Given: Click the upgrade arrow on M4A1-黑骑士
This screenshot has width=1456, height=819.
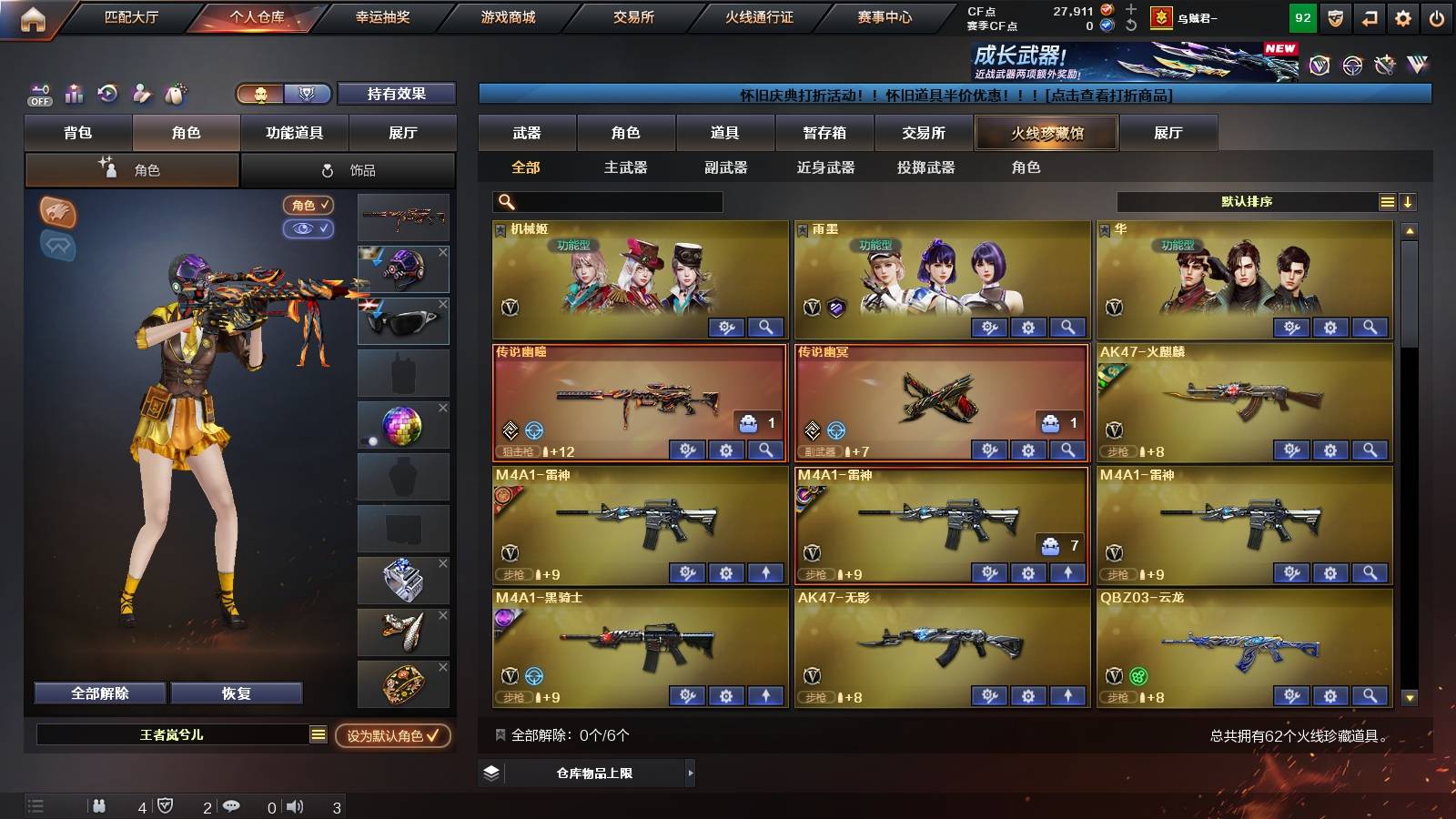Looking at the screenshot, I should tap(767, 696).
